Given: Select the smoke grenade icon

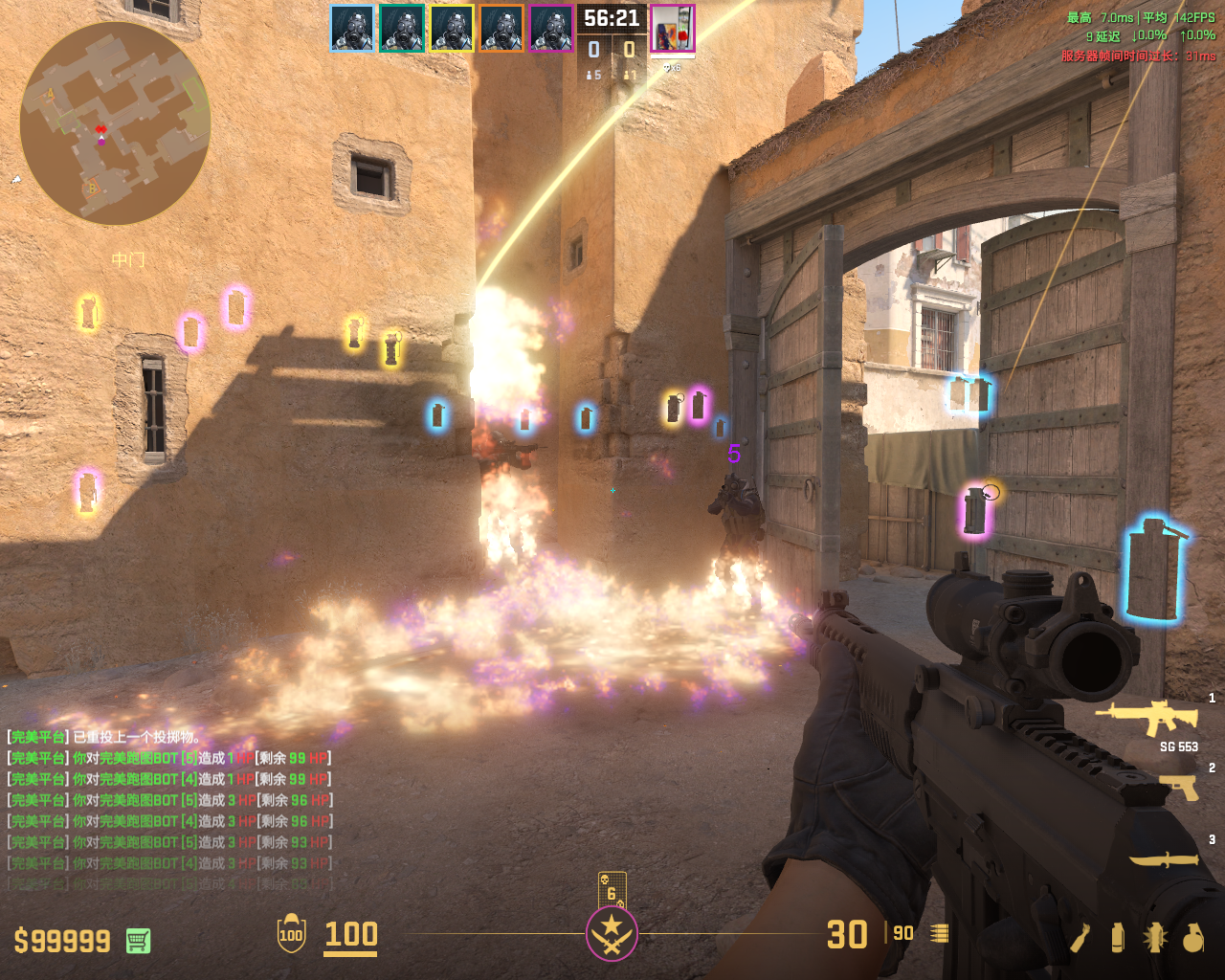Looking at the screenshot, I should (x=1117, y=937).
